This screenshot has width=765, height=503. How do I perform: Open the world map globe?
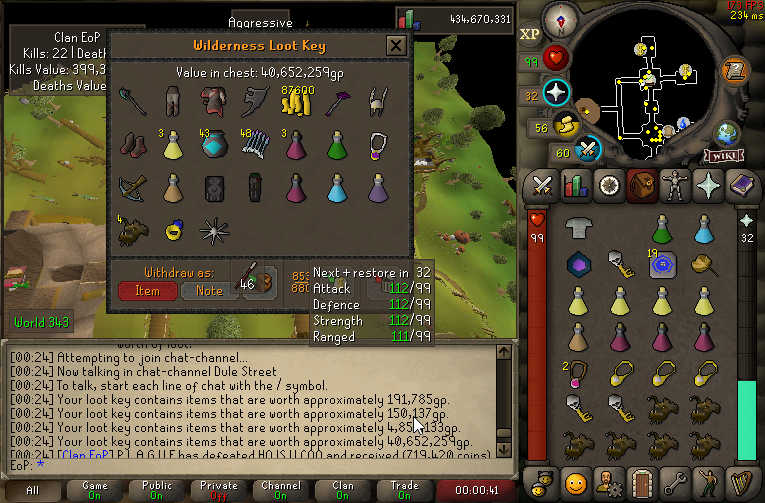727,135
